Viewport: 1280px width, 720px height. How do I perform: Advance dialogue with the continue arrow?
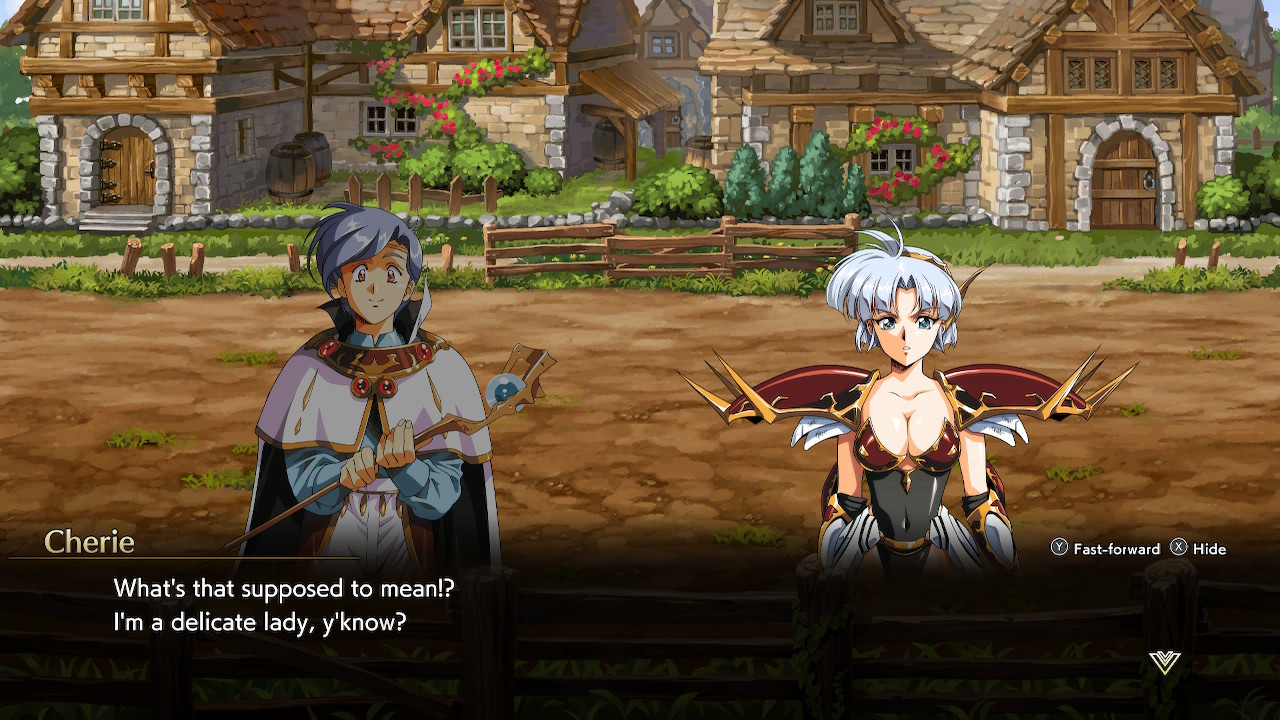coord(1164,662)
